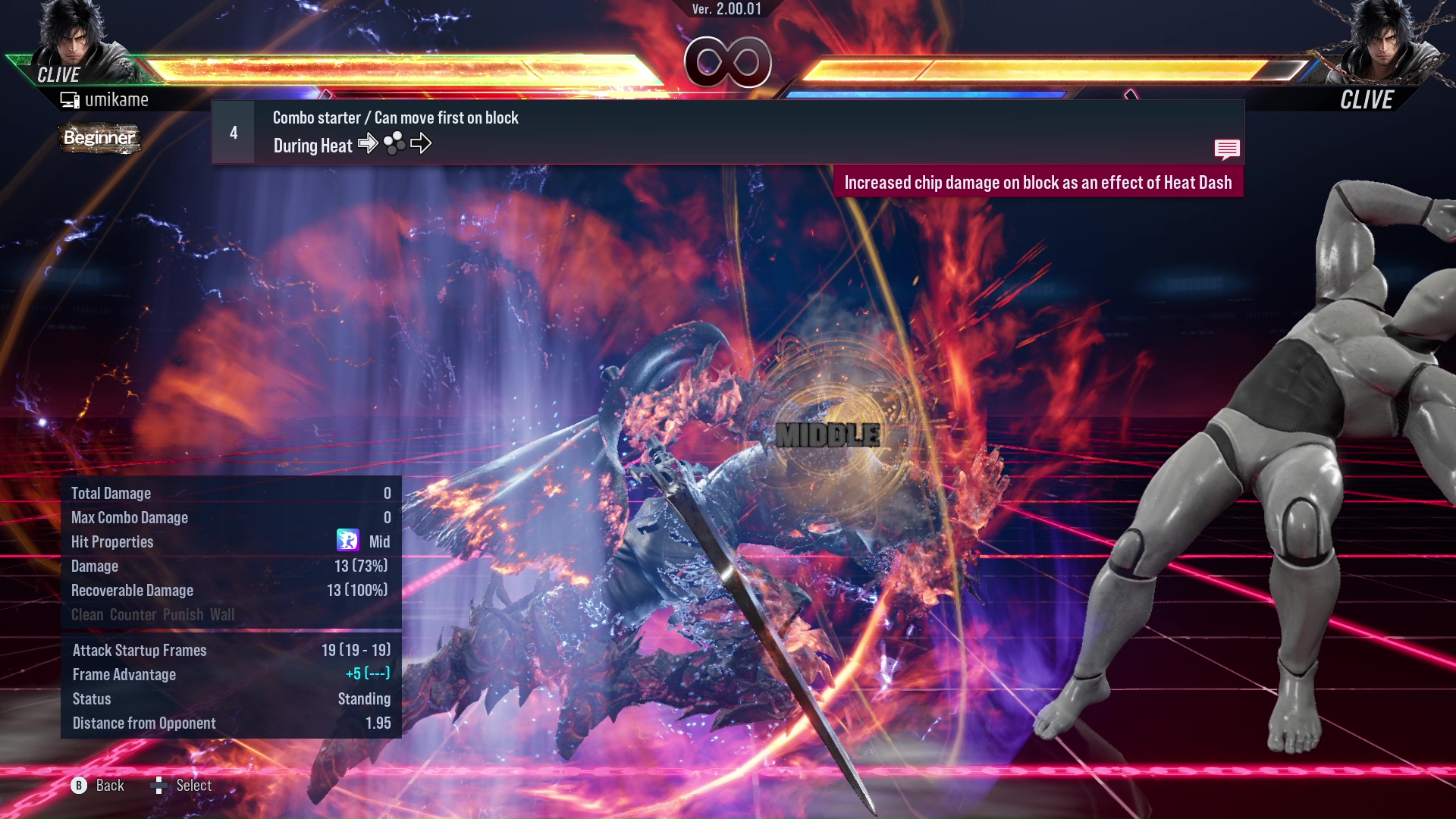The width and height of the screenshot is (1456, 819).
Task: Toggle the Clean hit indicator
Action: pos(86,615)
